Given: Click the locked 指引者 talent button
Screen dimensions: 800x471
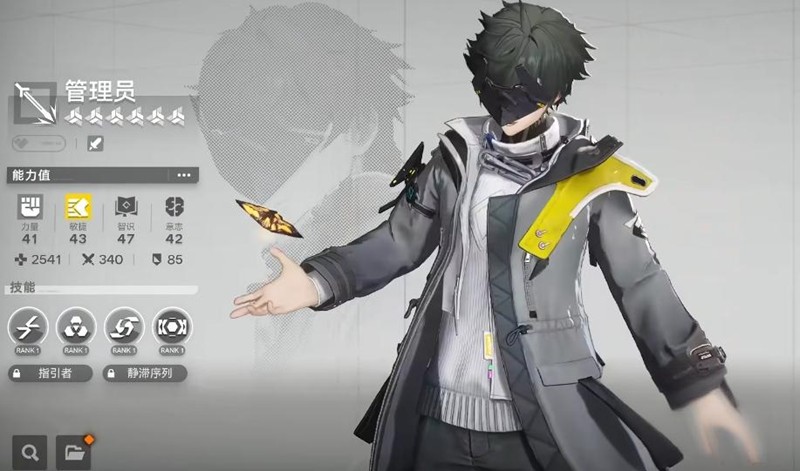Looking at the screenshot, I should 50,373.
